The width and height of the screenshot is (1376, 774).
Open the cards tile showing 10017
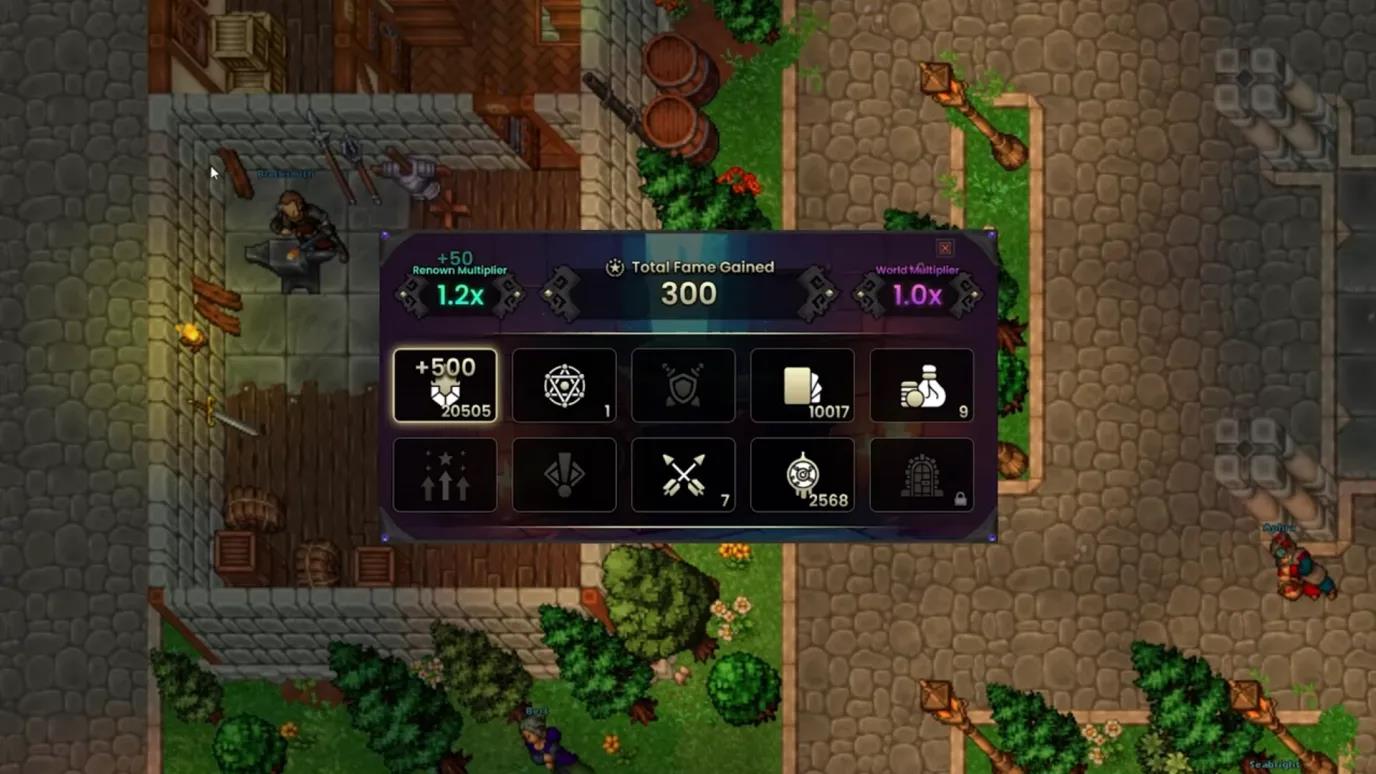(802, 386)
